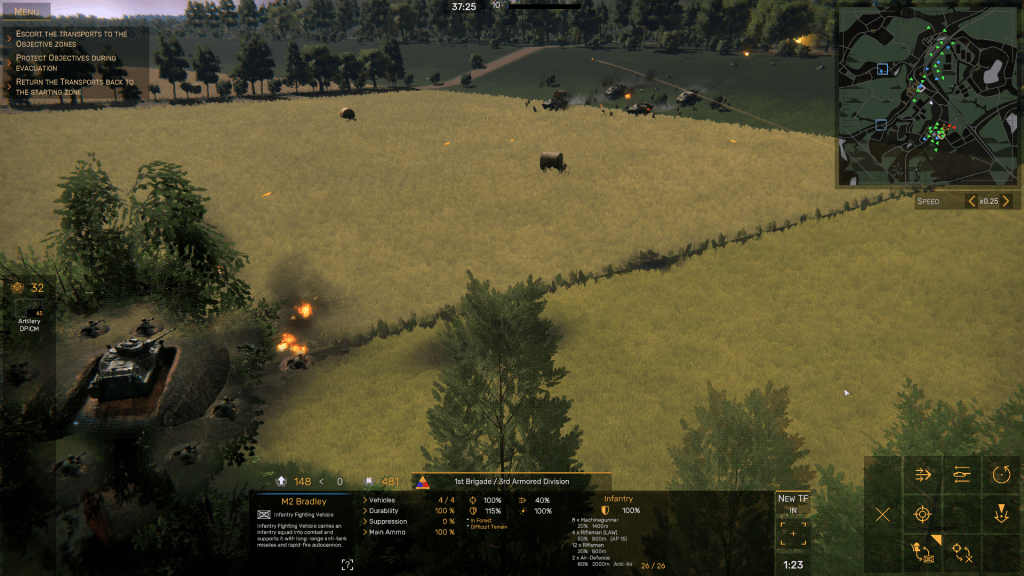Click the Escort the transports objective entry
Screen dimensions: 1024x576
coord(72,39)
